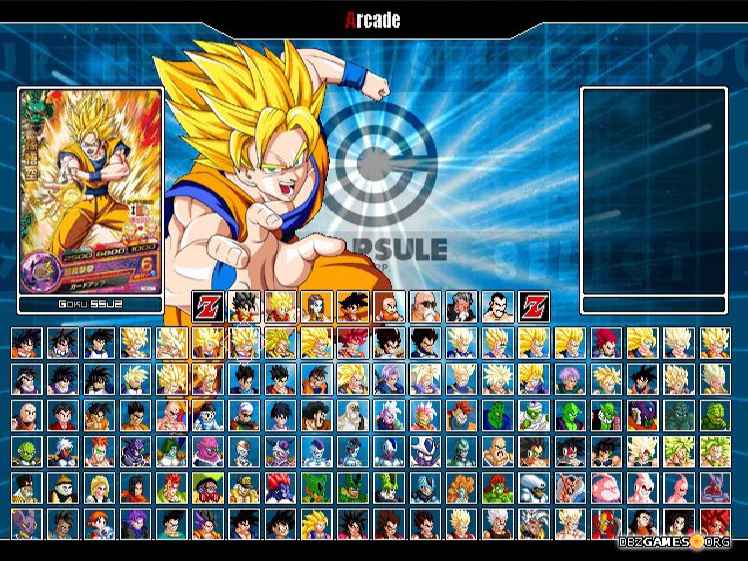Select Jeice with white hair and red skin

[x=63, y=452]
